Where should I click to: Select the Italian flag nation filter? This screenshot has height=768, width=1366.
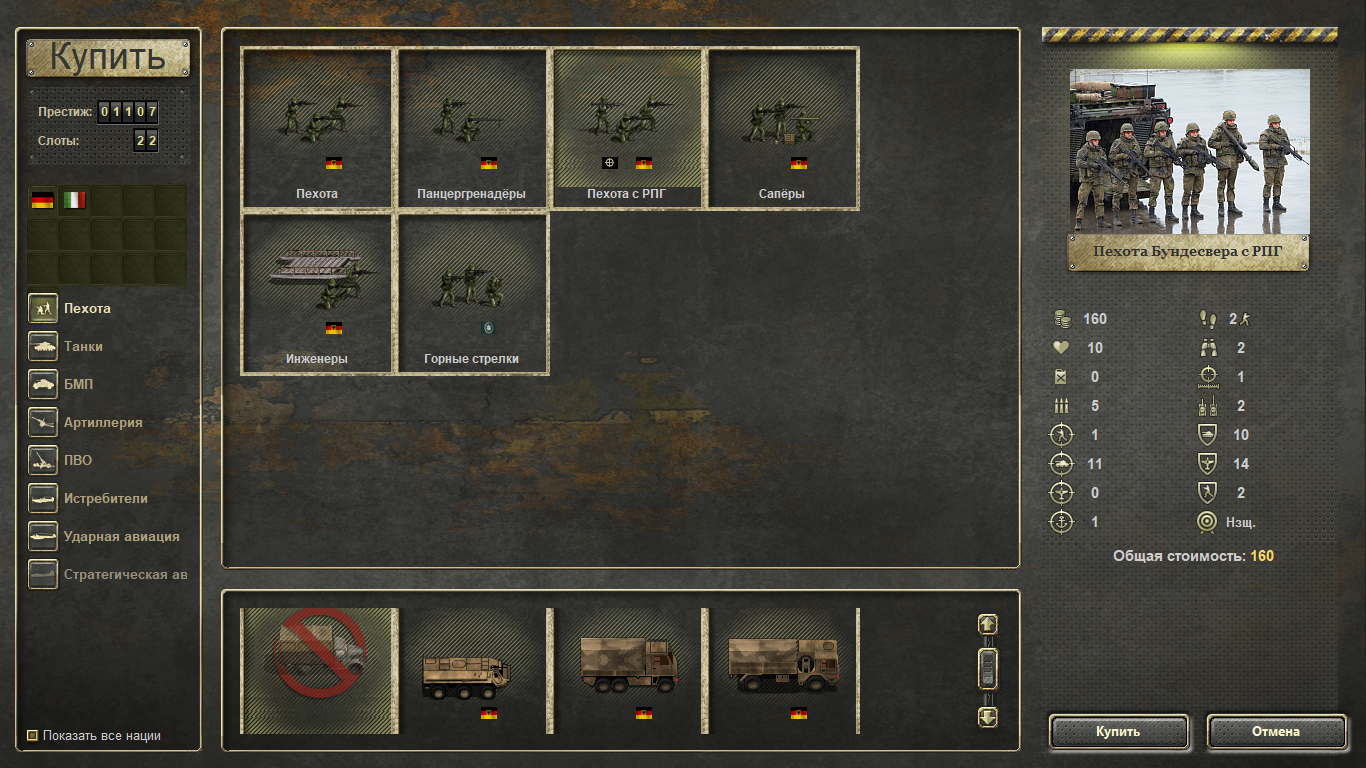(74, 200)
